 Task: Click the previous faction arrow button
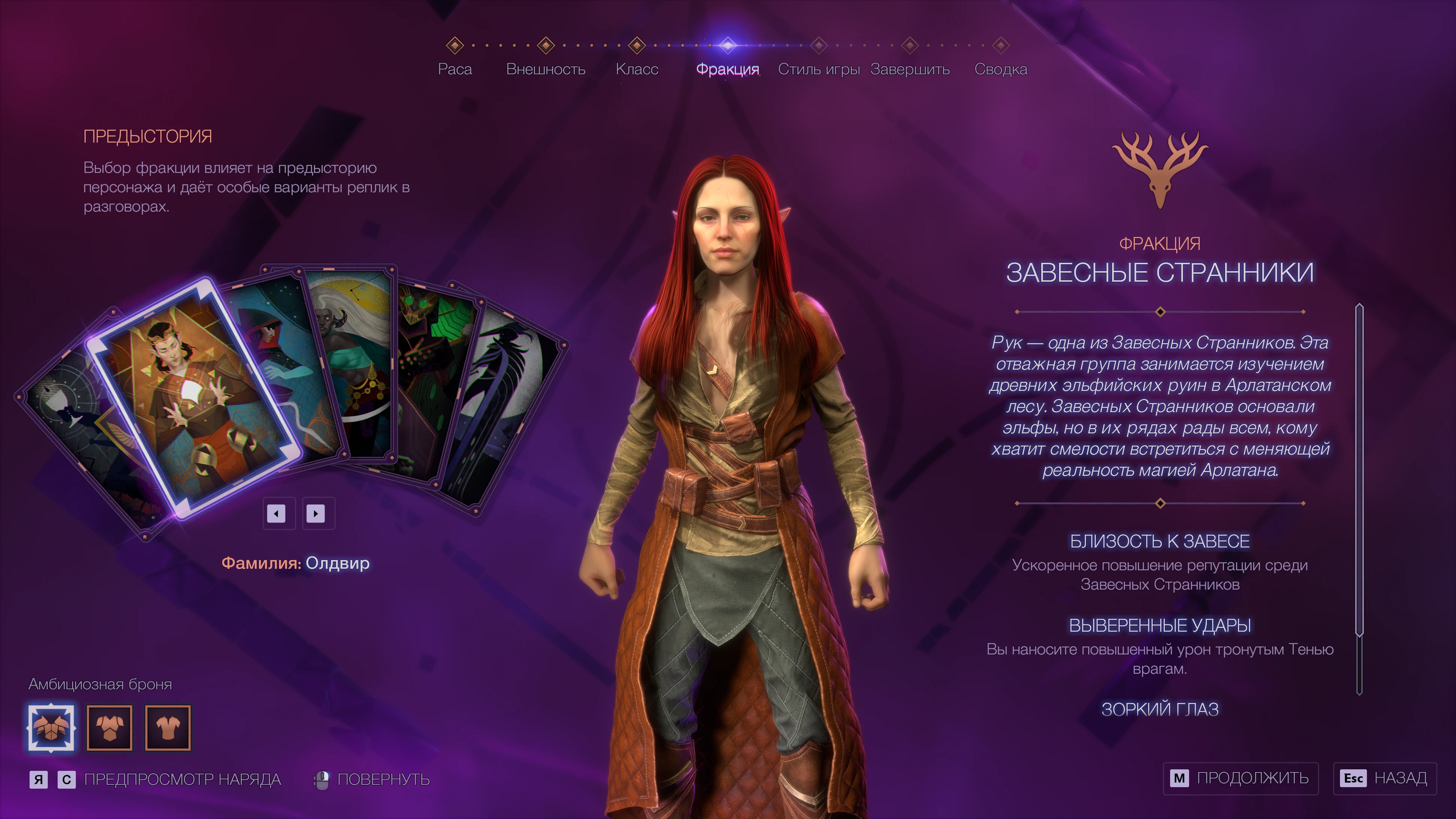pyautogui.click(x=276, y=513)
